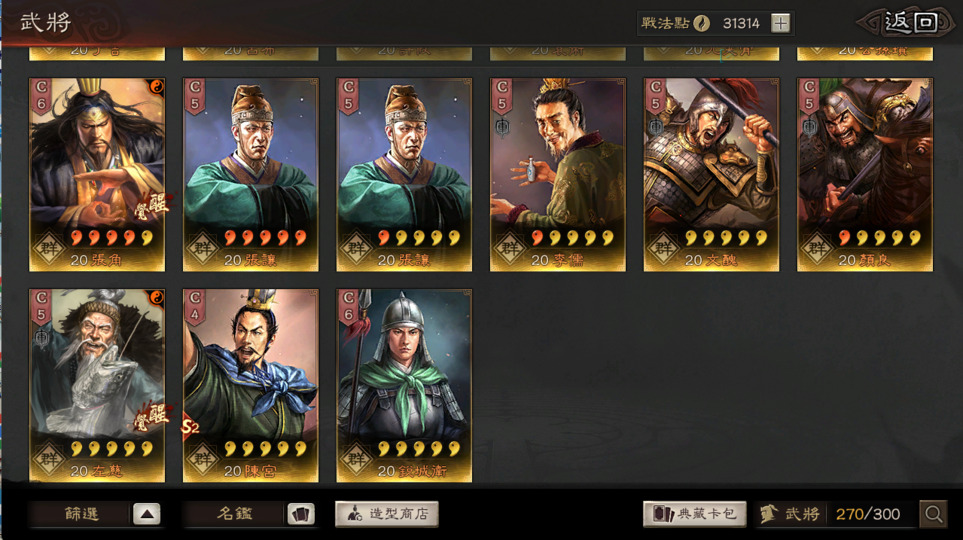The width and height of the screenshot is (963, 540).
Task: Choose the 張讓 card with five red stars
Action: click(251, 175)
